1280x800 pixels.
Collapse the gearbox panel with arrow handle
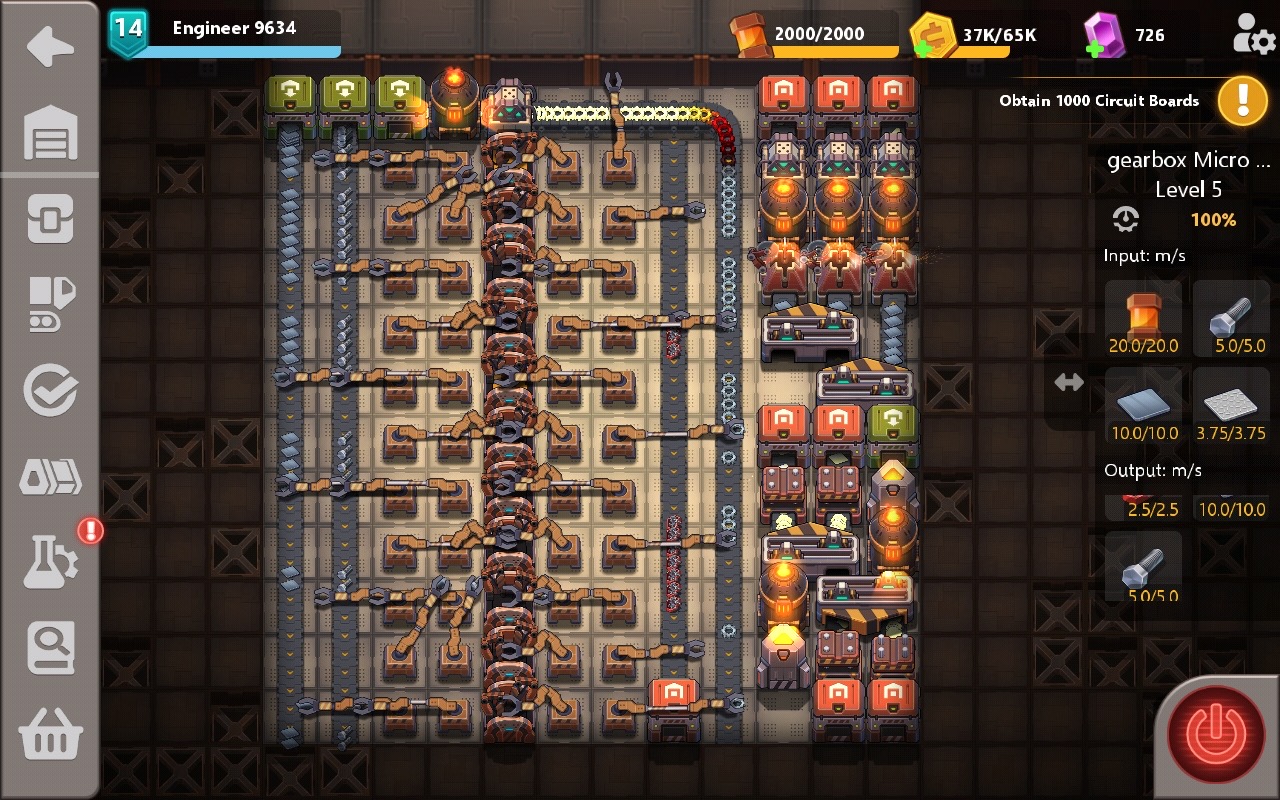click(x=1068, y=381)
